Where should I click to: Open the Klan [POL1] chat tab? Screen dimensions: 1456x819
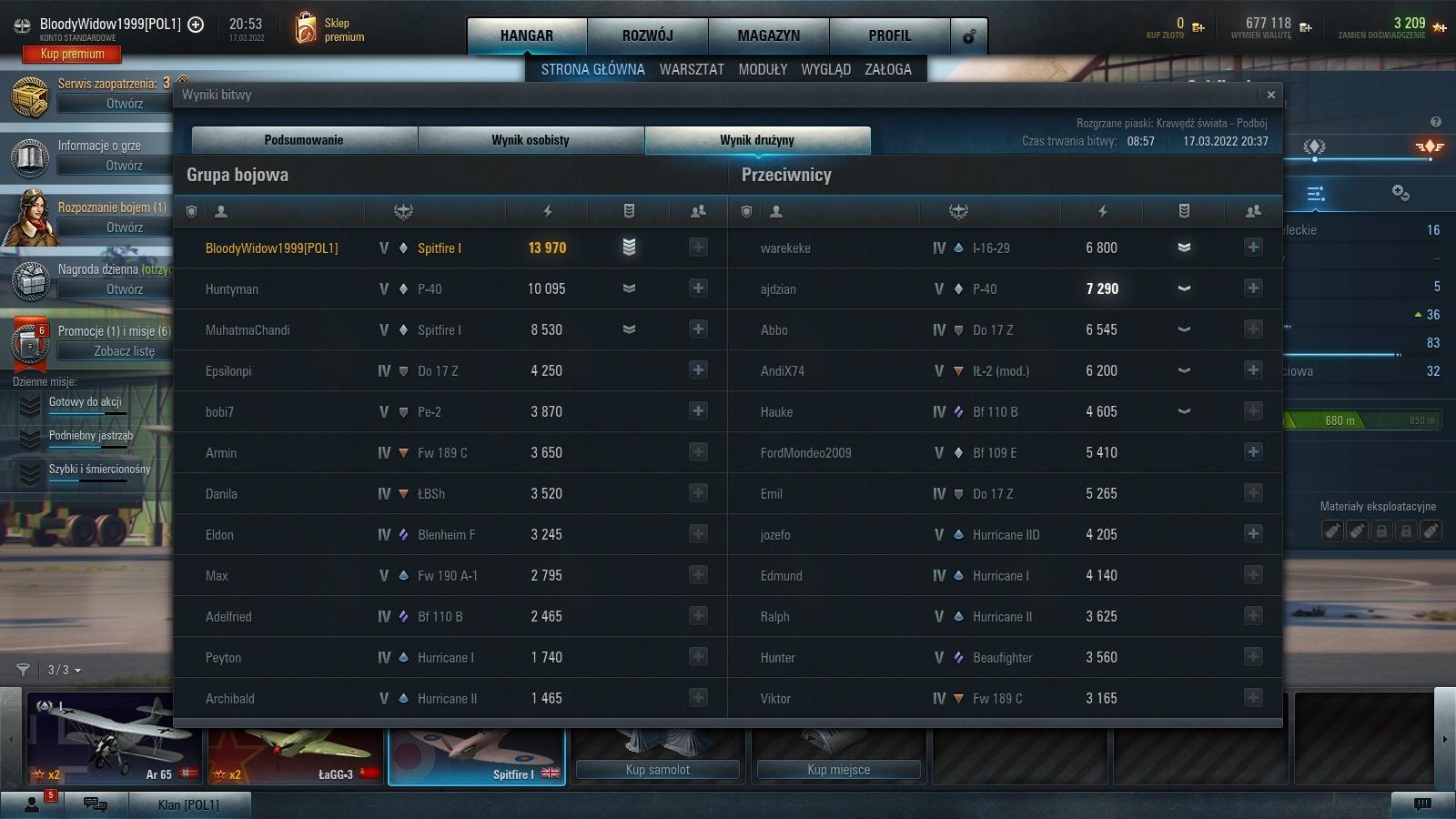point(187,804)
